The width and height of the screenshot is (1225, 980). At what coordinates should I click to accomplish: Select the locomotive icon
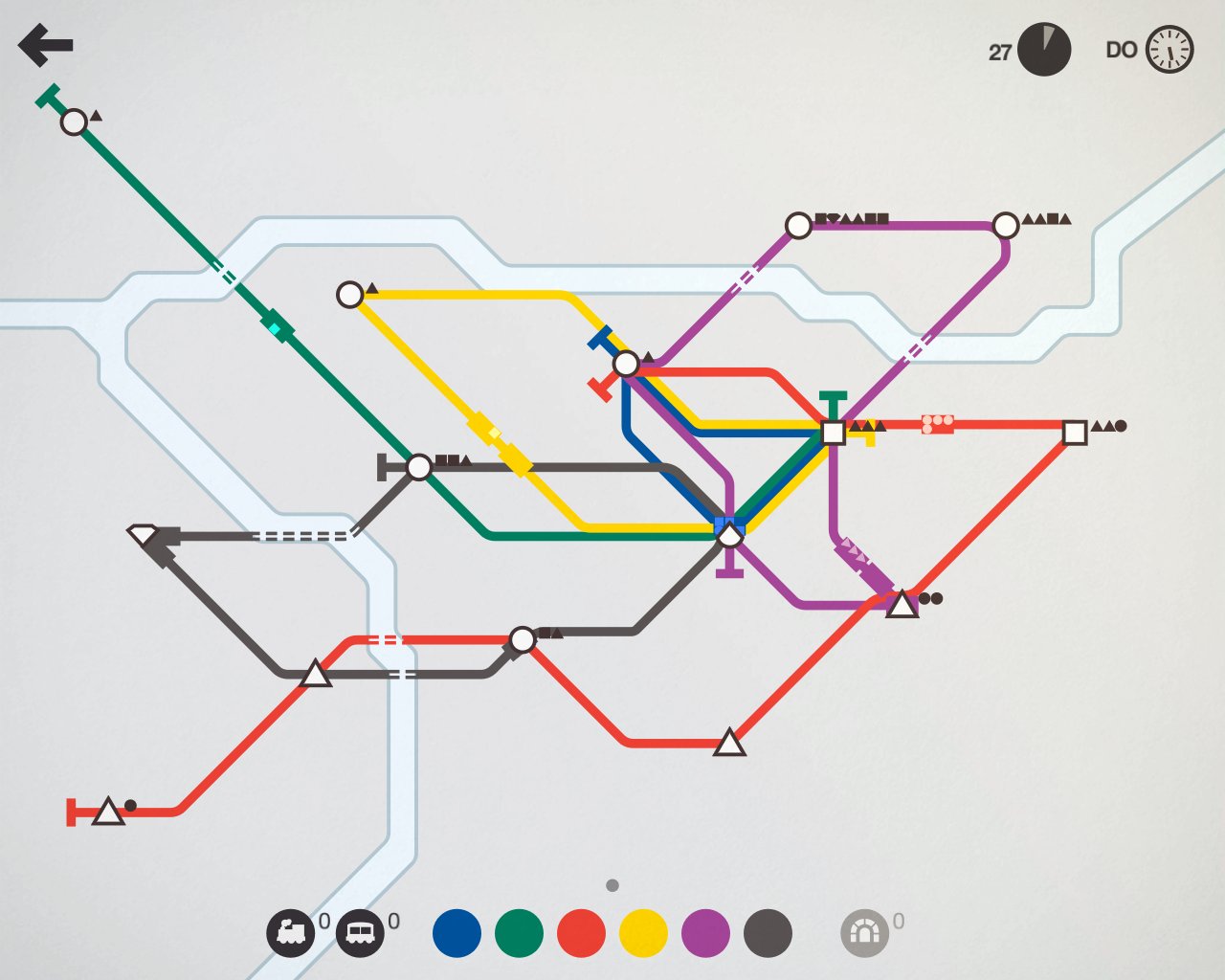[290, 932]
